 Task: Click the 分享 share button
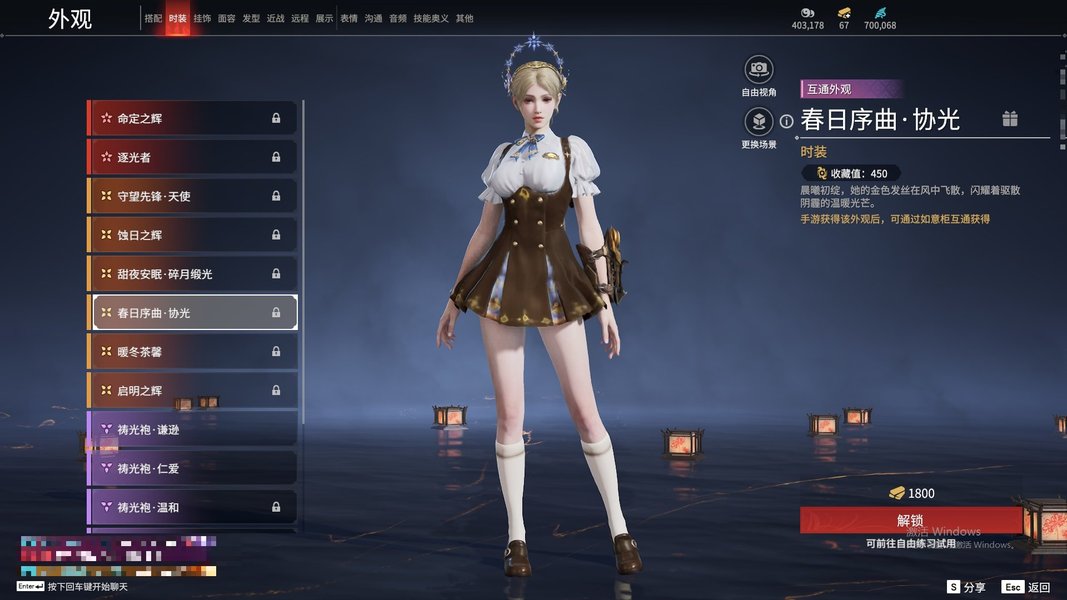click(967, 587)
